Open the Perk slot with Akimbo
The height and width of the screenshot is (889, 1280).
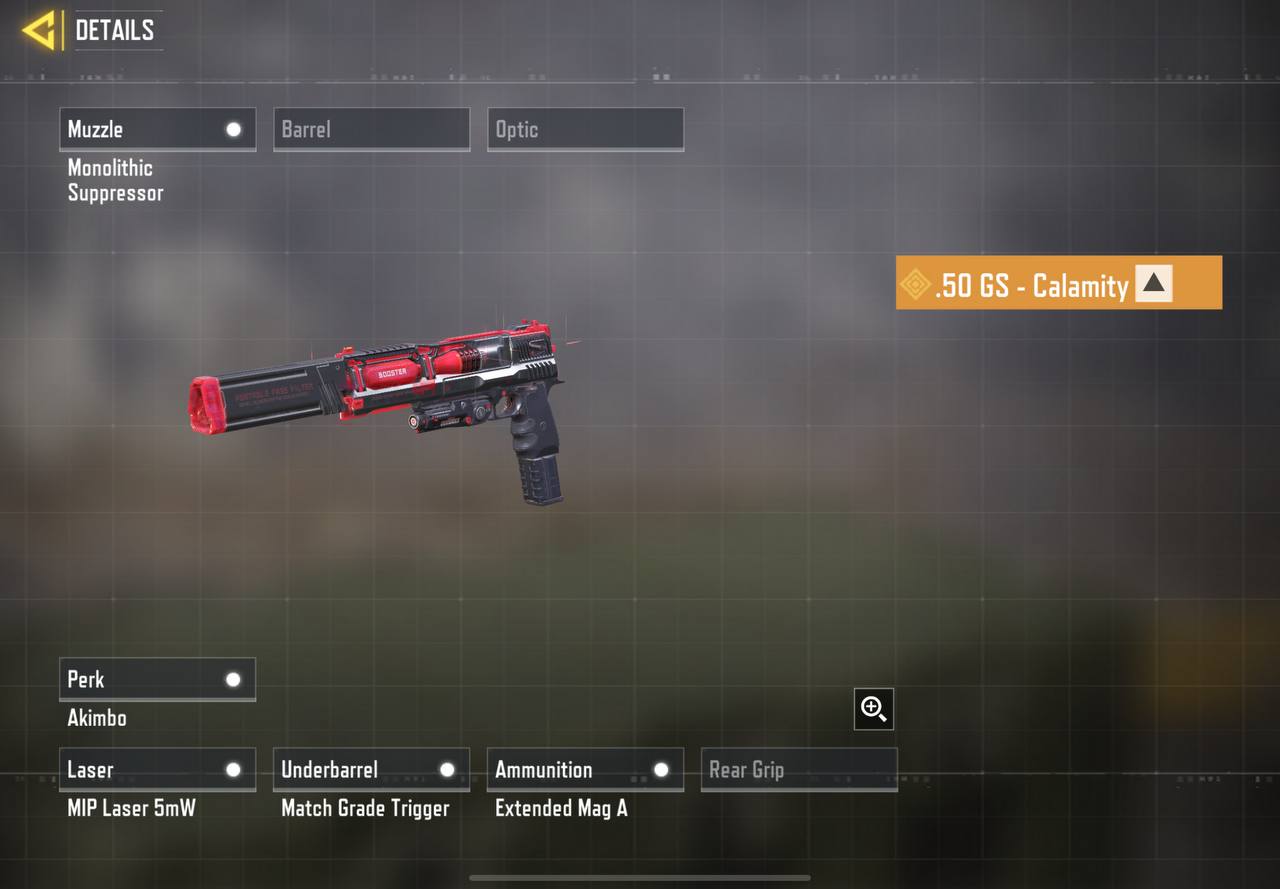point(157,679)
